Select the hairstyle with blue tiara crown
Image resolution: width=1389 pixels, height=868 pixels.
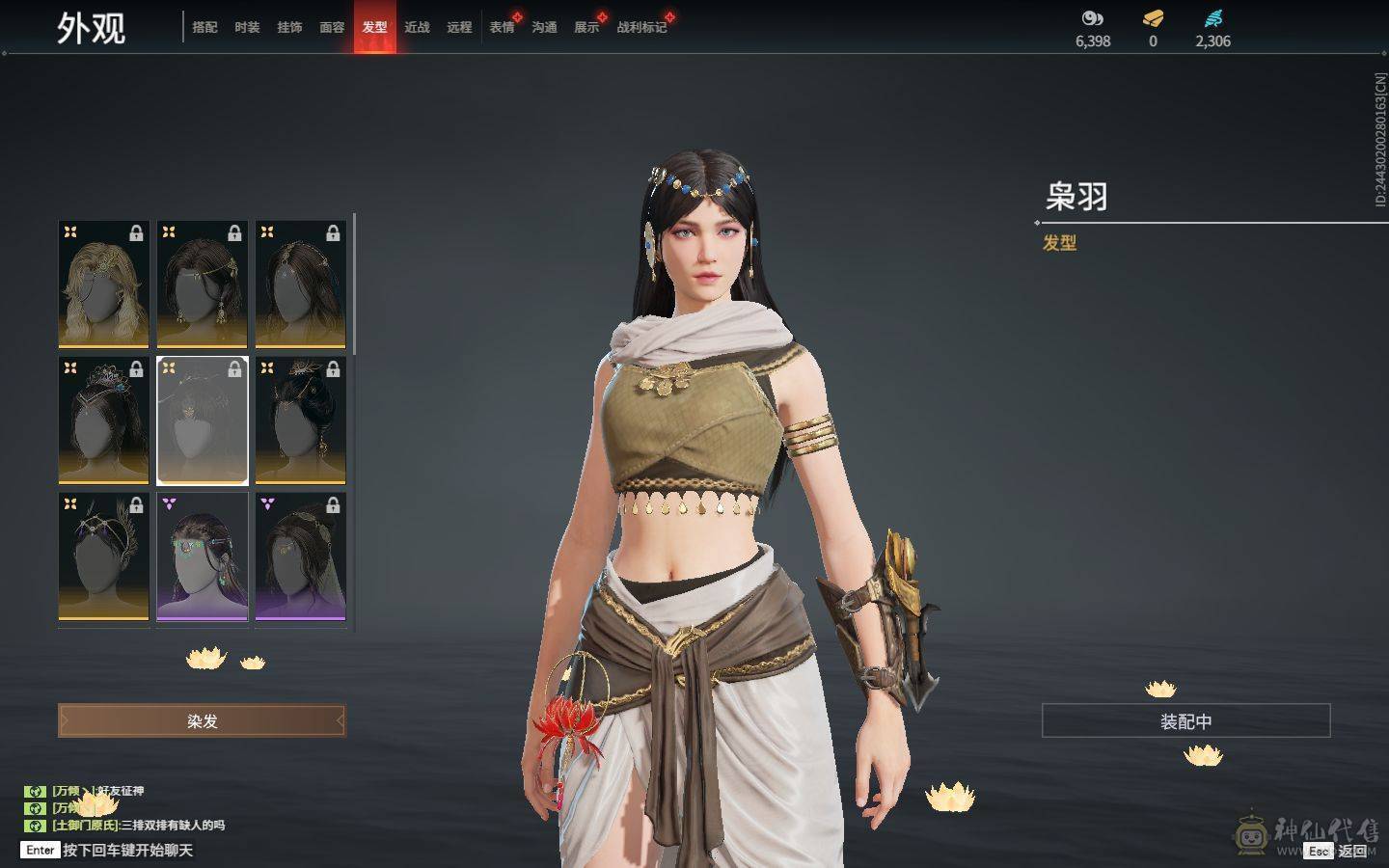tap(104, 420)
